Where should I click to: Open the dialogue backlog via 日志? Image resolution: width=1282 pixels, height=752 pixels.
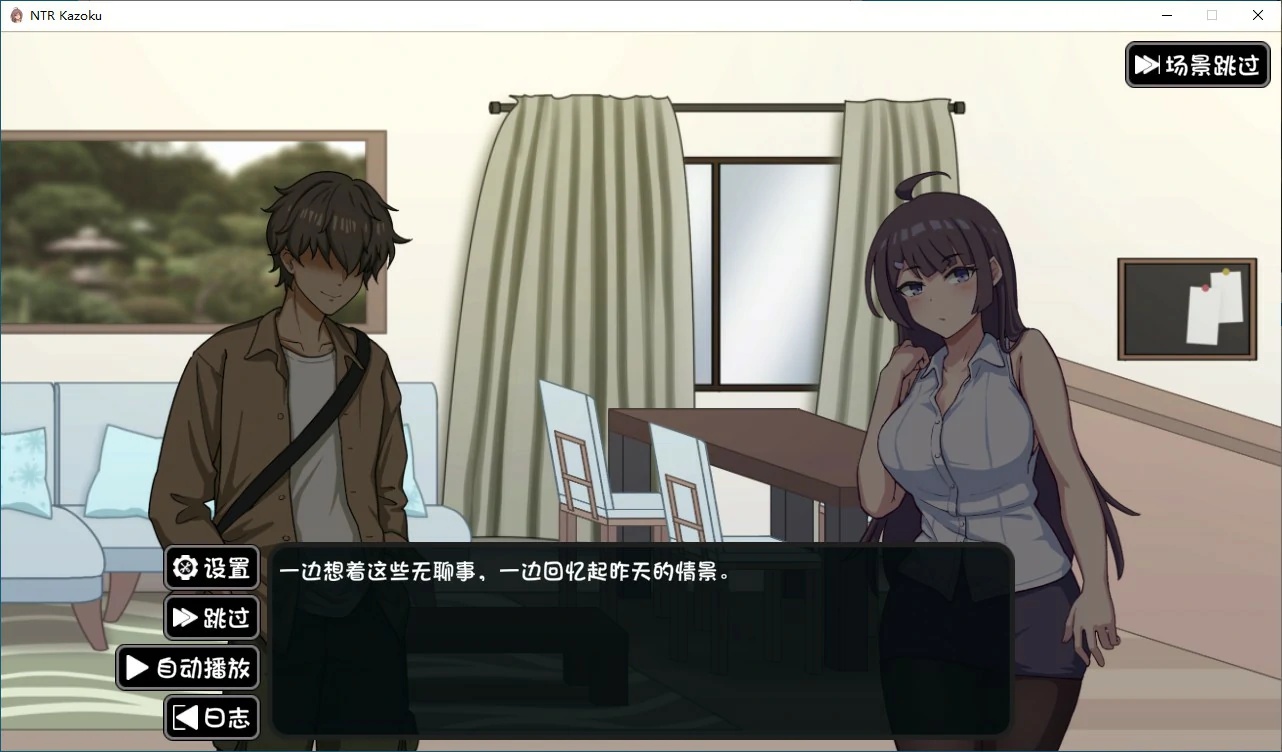click(x=211, y=717)
